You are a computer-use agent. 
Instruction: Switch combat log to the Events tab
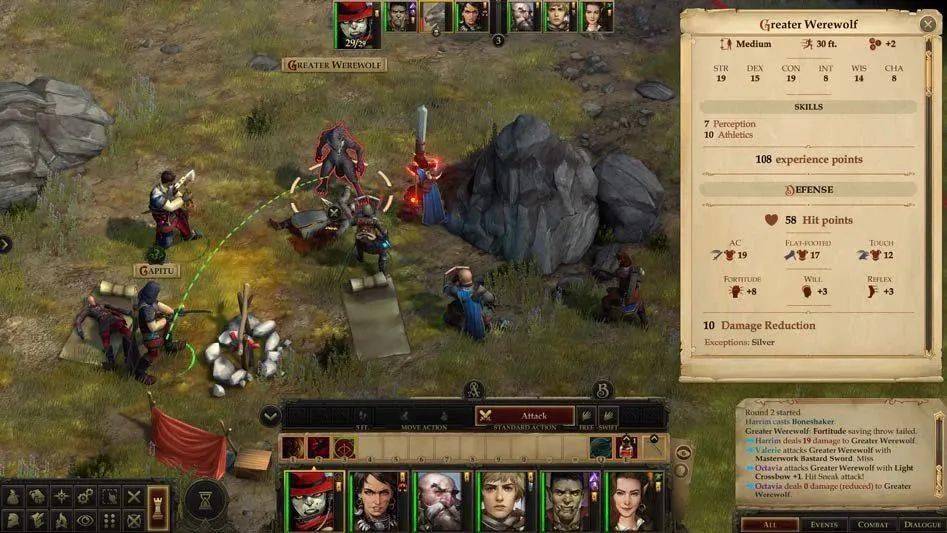pos(824,524)
